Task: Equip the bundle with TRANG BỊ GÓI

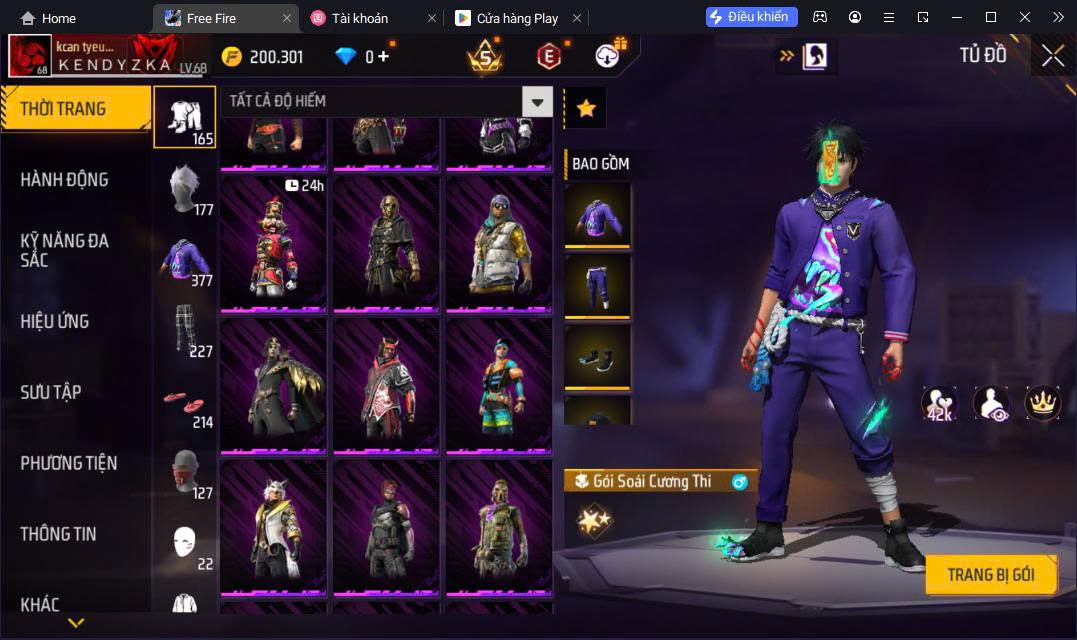Action: click(990, 575)
